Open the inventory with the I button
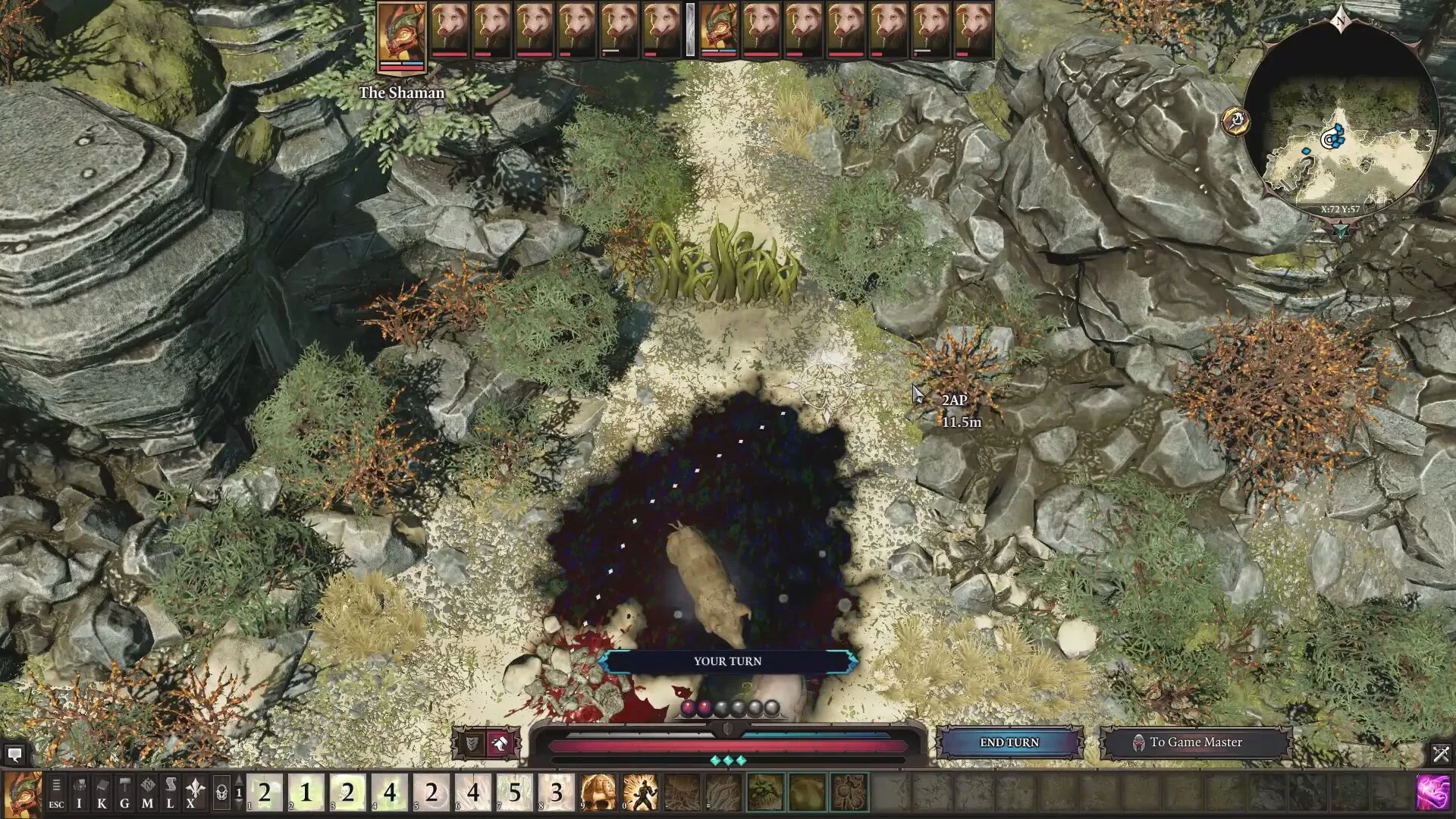 pos(79,793)
